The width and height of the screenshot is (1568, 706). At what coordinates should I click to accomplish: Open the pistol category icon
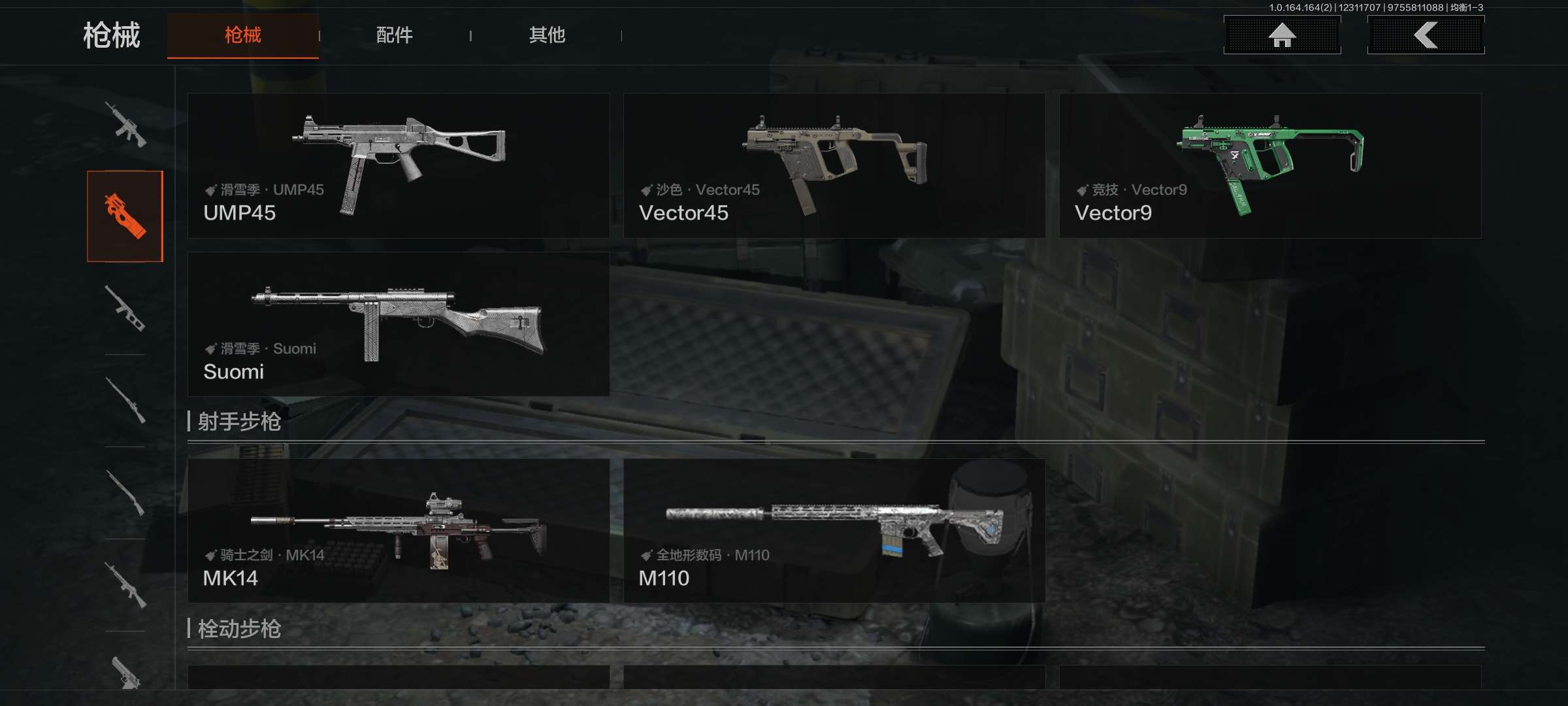tap(125, 672)
